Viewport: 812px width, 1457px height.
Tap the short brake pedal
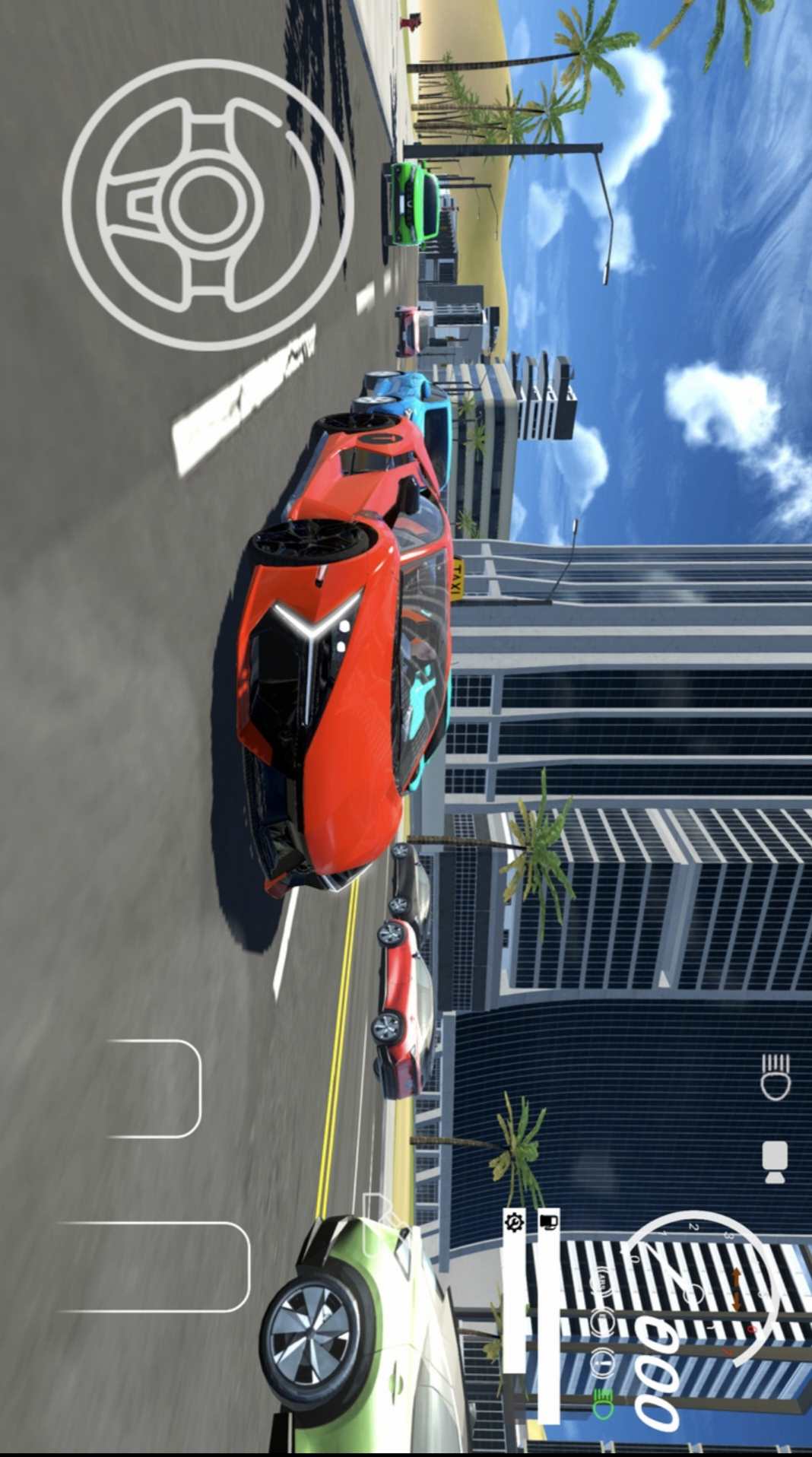click(156, 1088)
